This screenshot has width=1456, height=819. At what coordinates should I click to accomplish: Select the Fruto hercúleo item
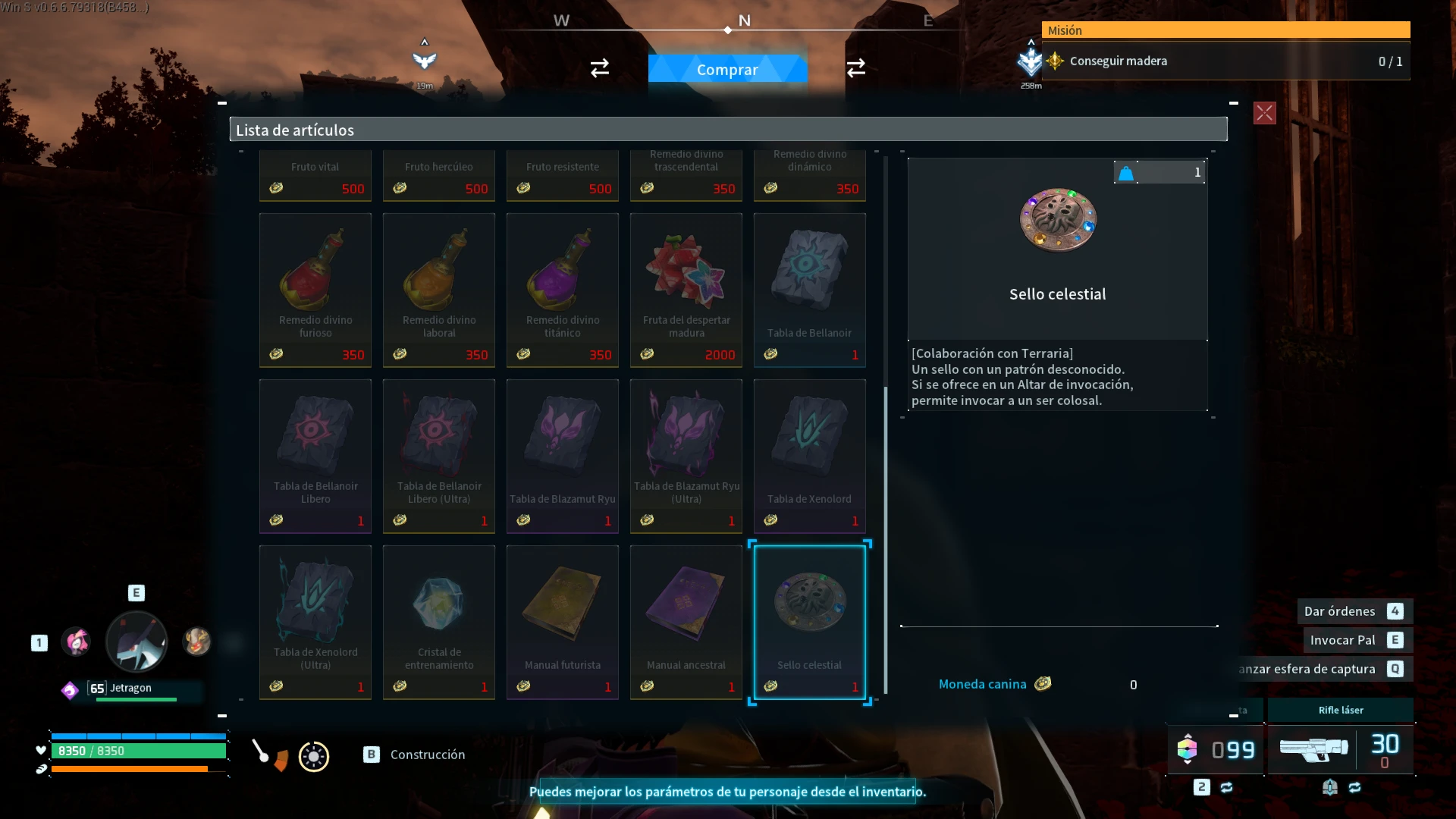(x=438, y=176)
